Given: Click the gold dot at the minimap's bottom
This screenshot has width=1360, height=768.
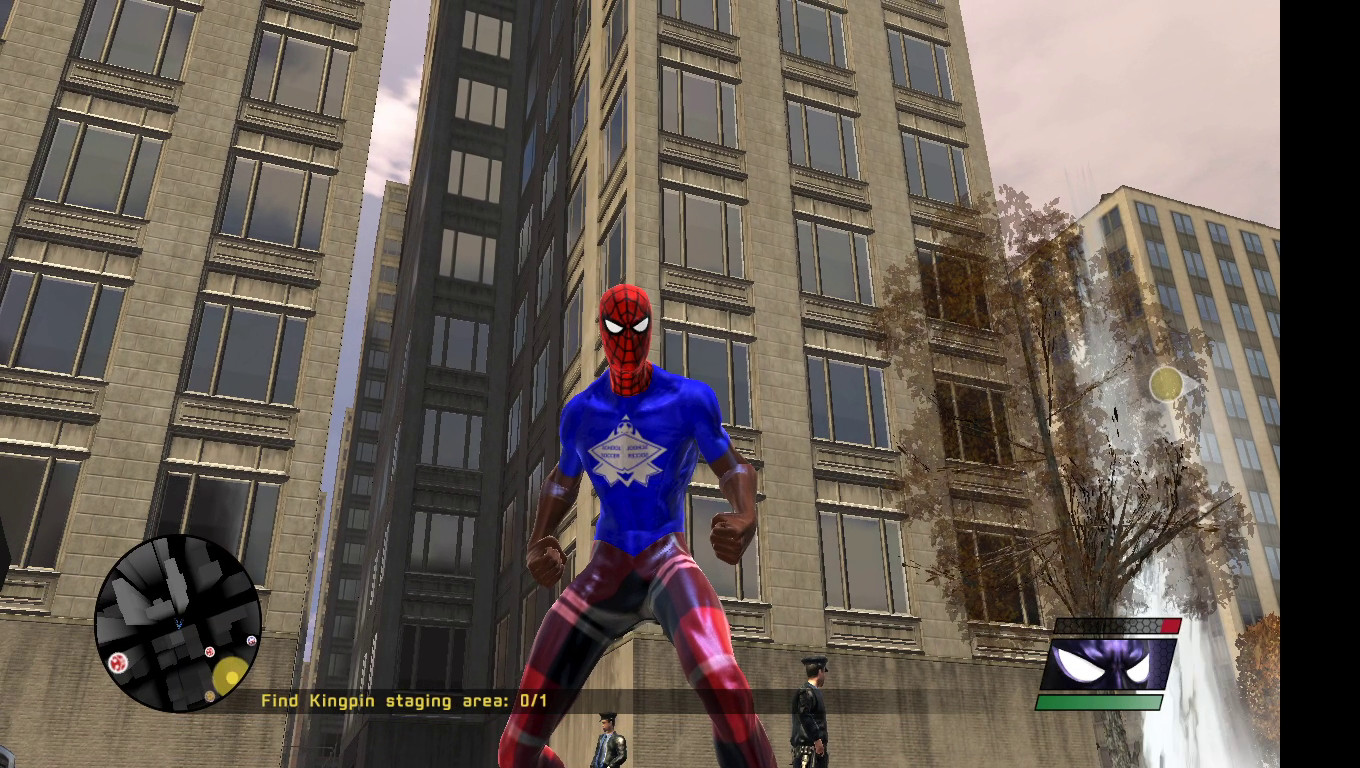Looking at the screenshot, I should 210,696.
